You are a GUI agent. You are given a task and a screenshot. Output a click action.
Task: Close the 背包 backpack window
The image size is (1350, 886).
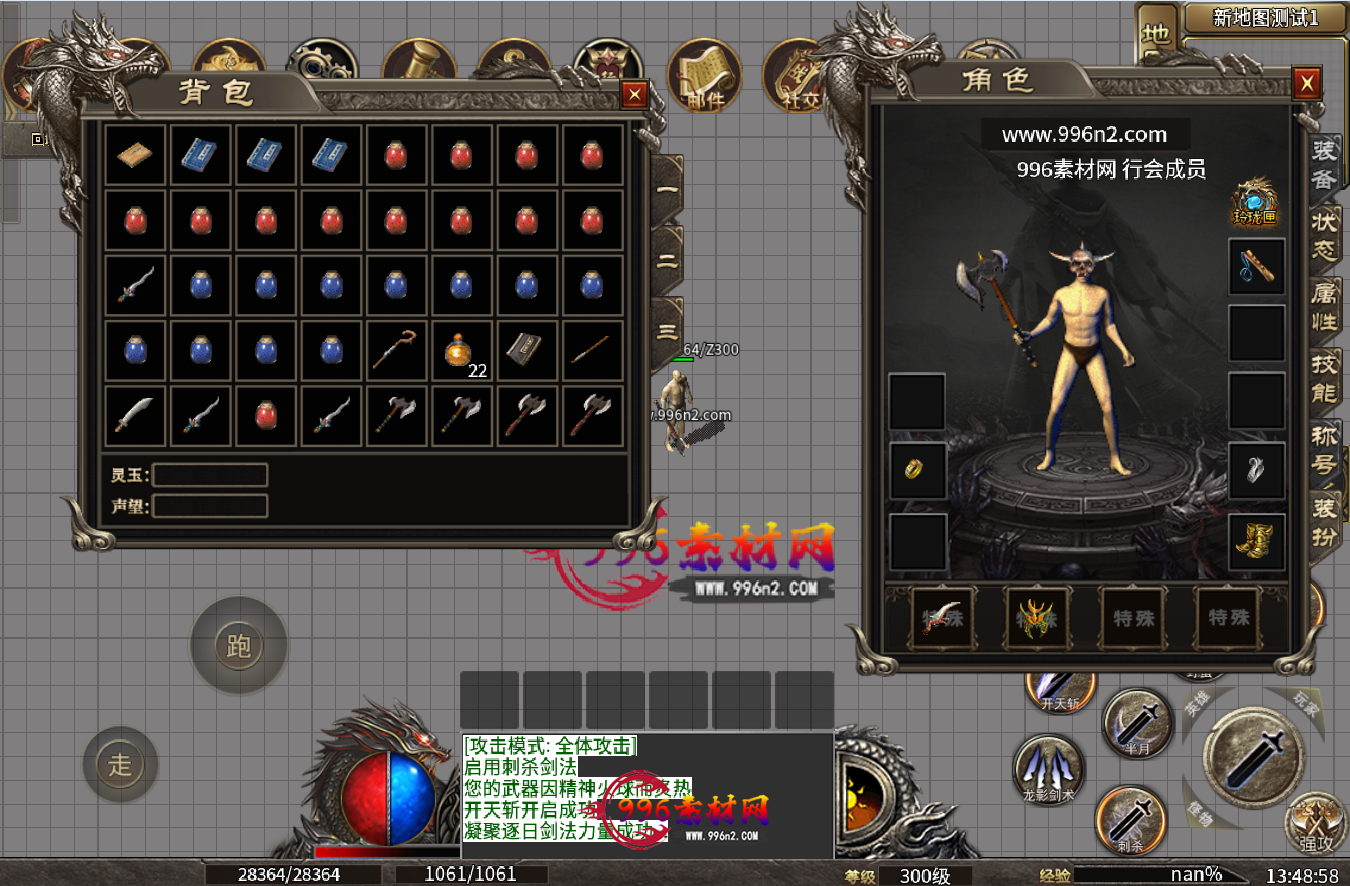pos(634,94)
